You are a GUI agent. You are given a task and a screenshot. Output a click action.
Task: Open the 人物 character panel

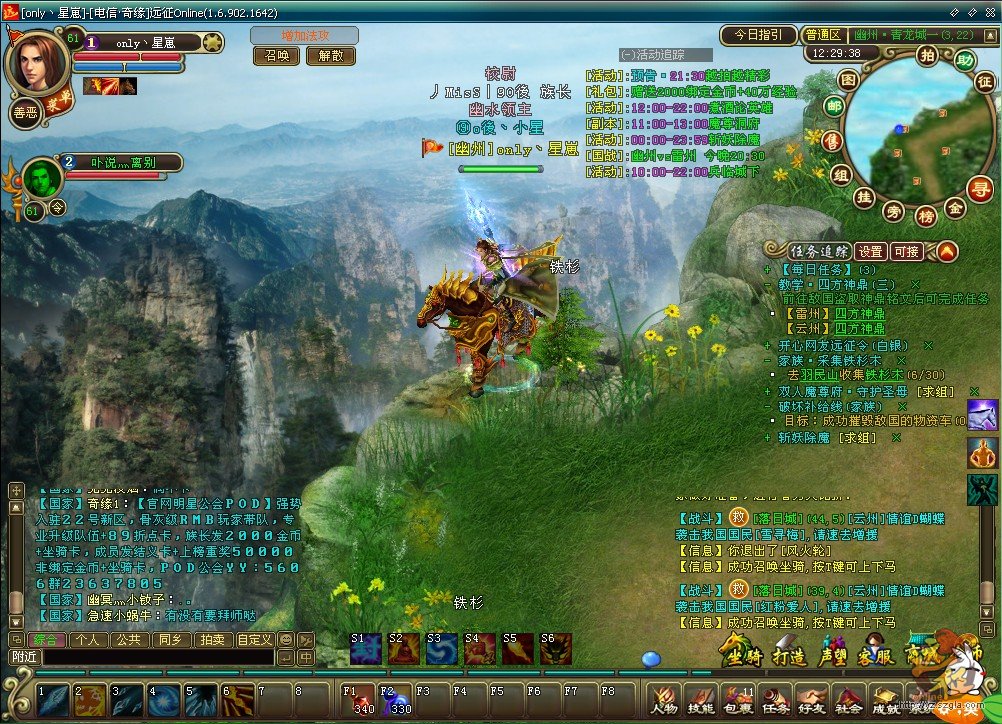pos(664,699)
